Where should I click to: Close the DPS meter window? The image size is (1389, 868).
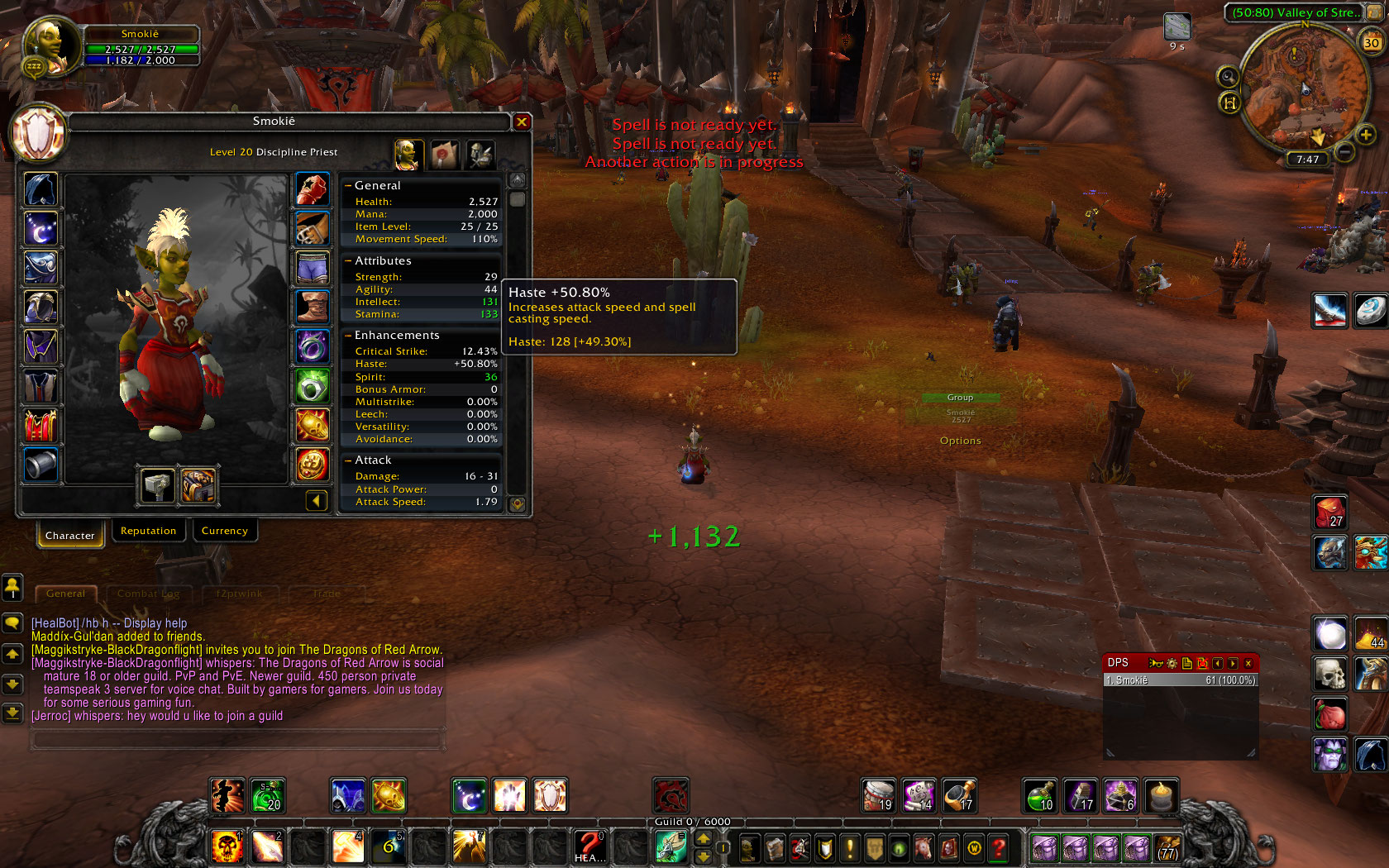(x=1248, y=663)
